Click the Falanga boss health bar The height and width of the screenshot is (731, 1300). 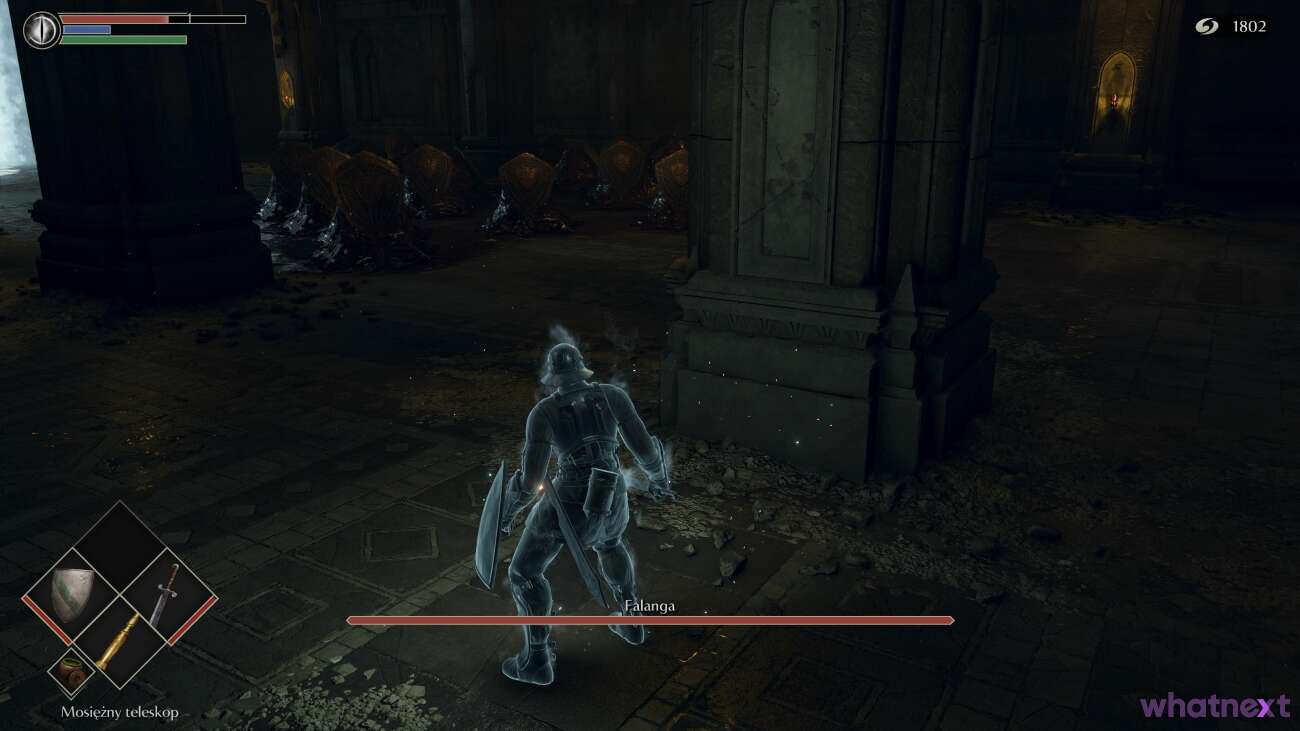coord(648,621)
